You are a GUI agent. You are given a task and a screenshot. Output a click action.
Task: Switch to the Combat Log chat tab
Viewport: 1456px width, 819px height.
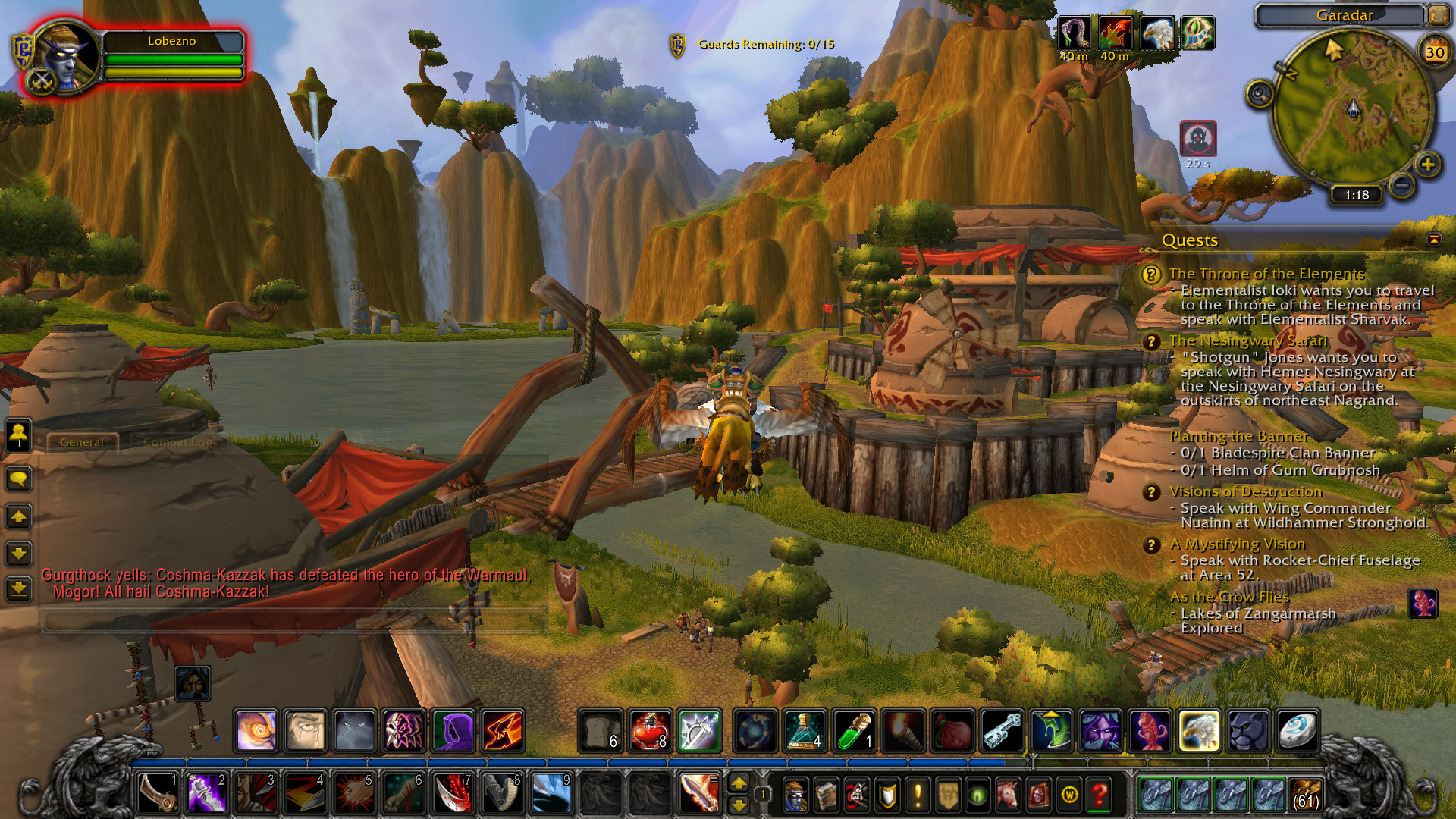(x=177, y=442)
